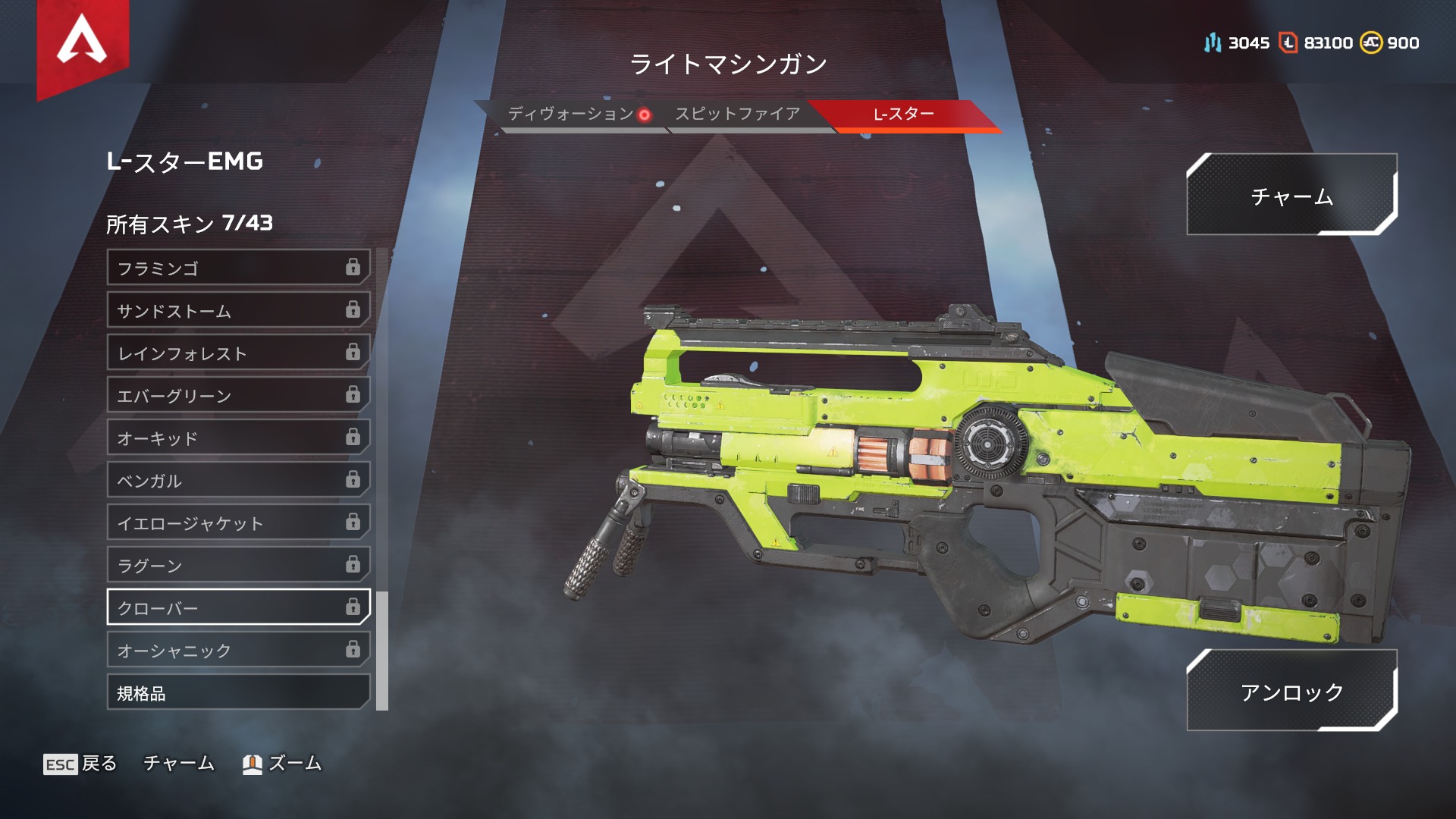Click the Apex logo in the corner
The height and width of the screenshot is (819, 1456).
pyautogui.click(x=82, y=42)
